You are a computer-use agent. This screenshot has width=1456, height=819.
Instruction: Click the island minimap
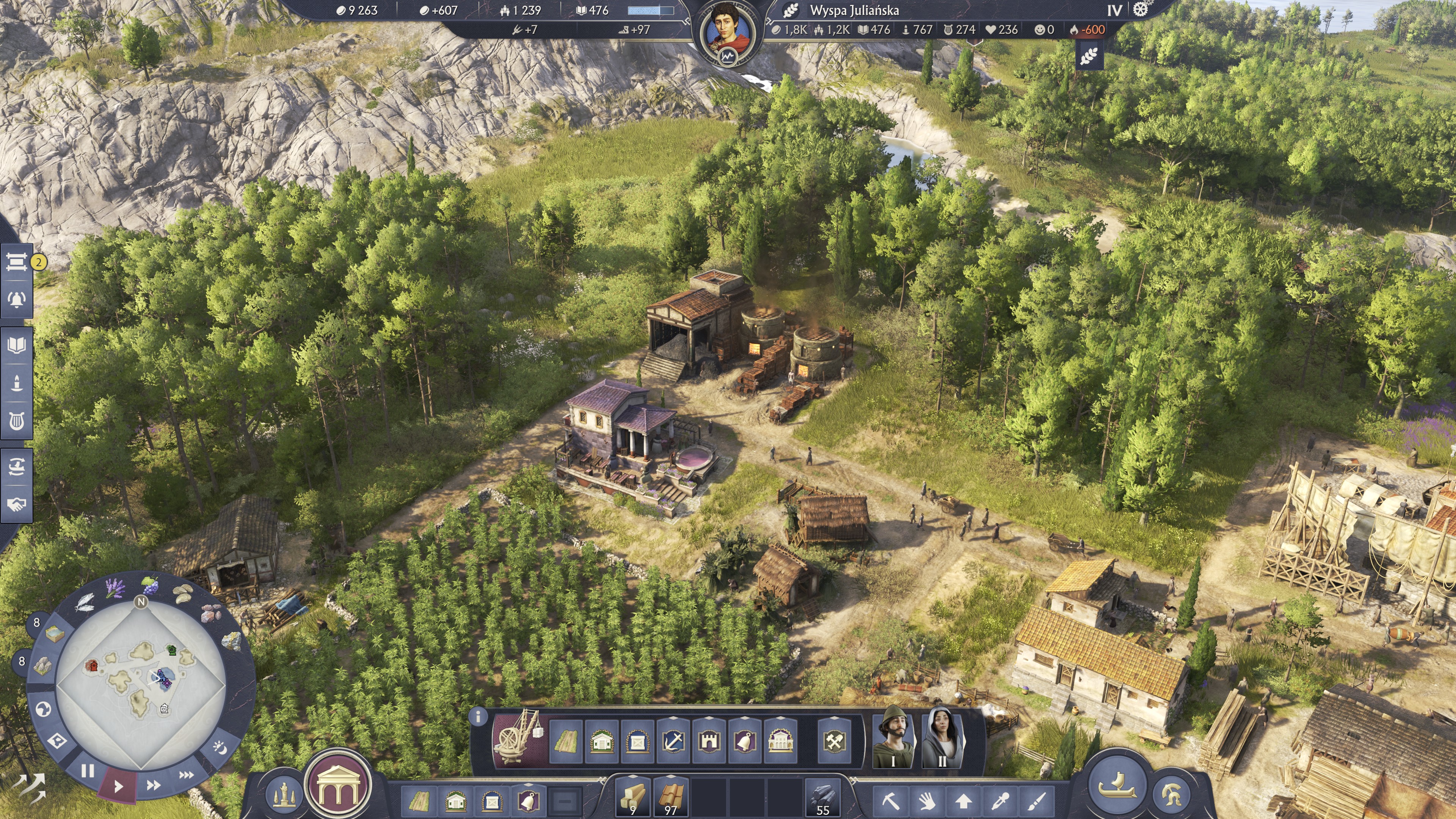[141, 685]
